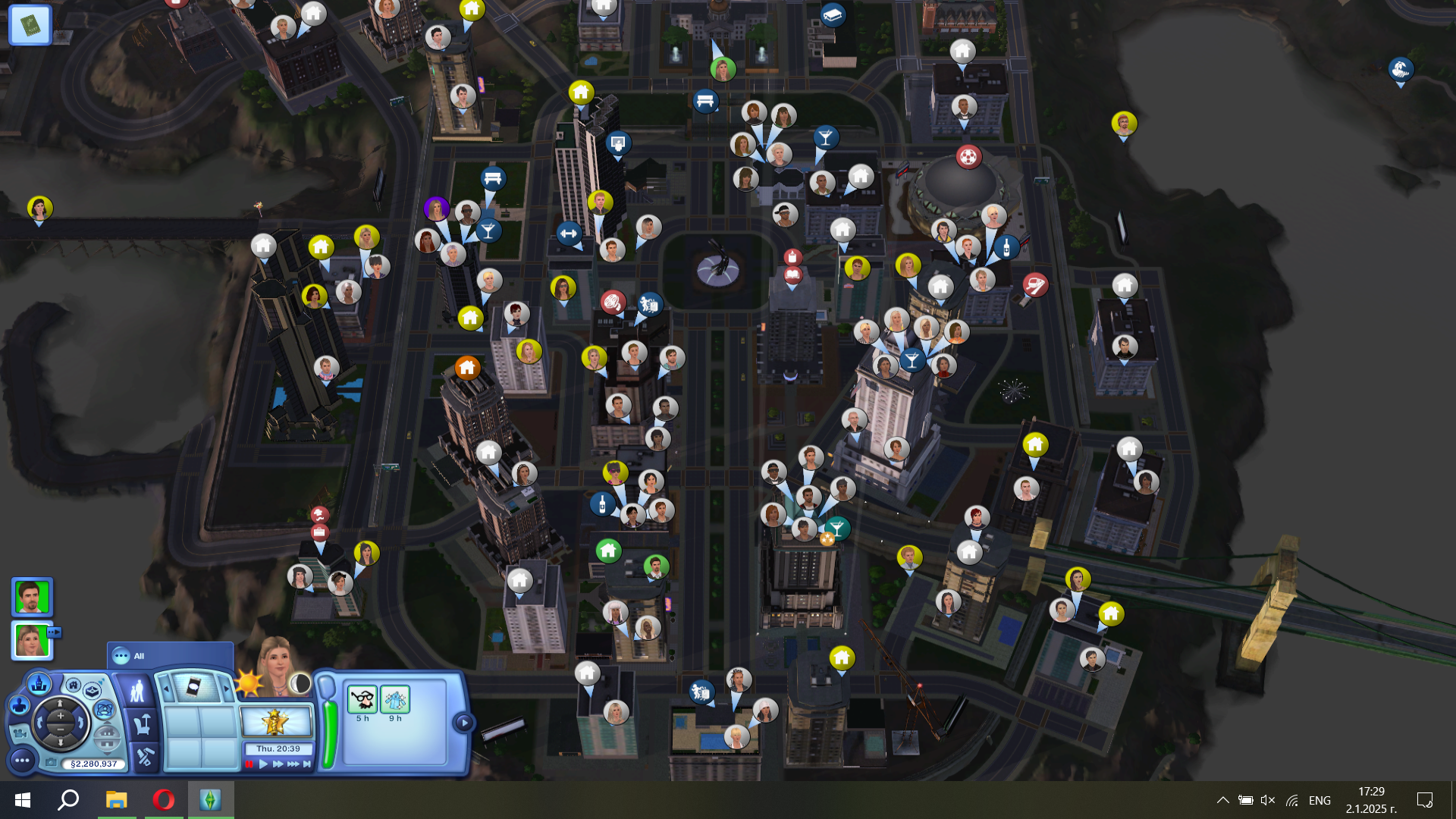Open the green stamp icon panel
This screenshot has width=1456, height=819.
point(30,25)
